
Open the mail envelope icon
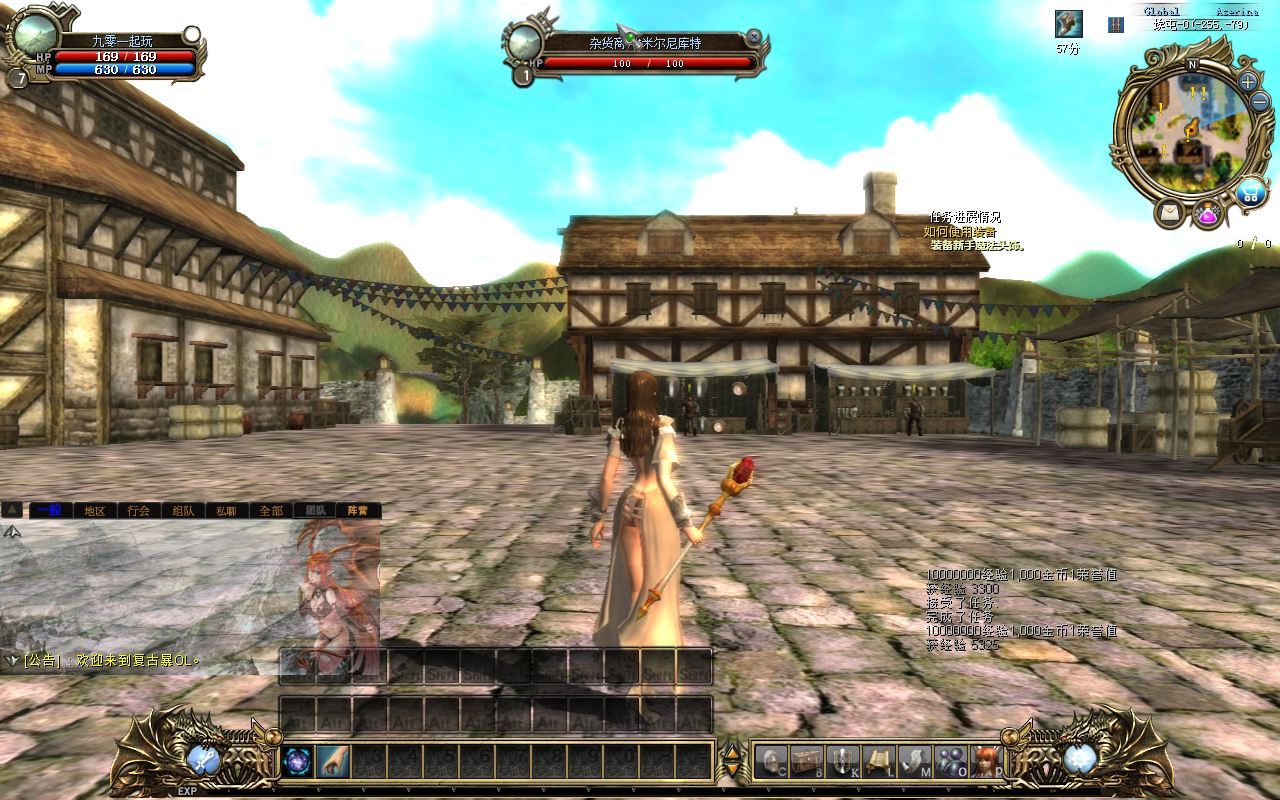click(1168, 212)
